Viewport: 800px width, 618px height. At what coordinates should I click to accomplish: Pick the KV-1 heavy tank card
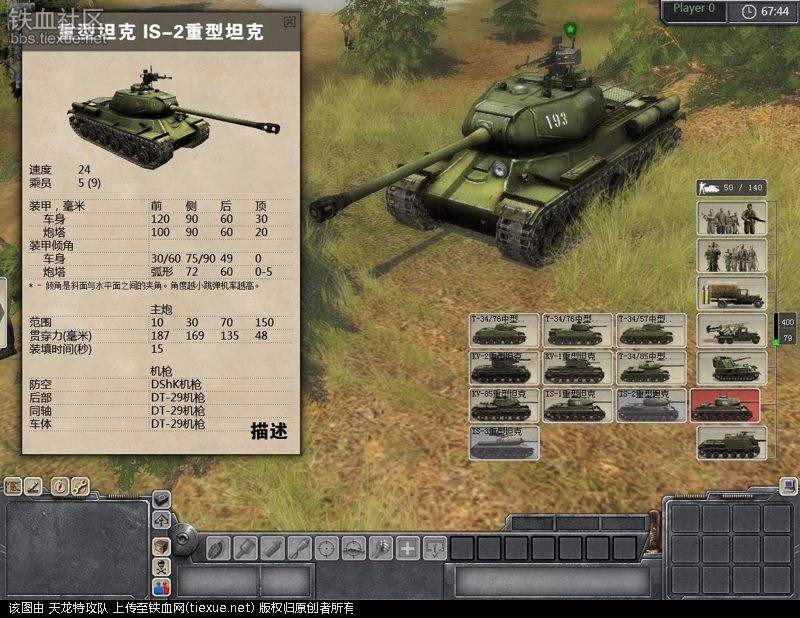coord(578,368)
